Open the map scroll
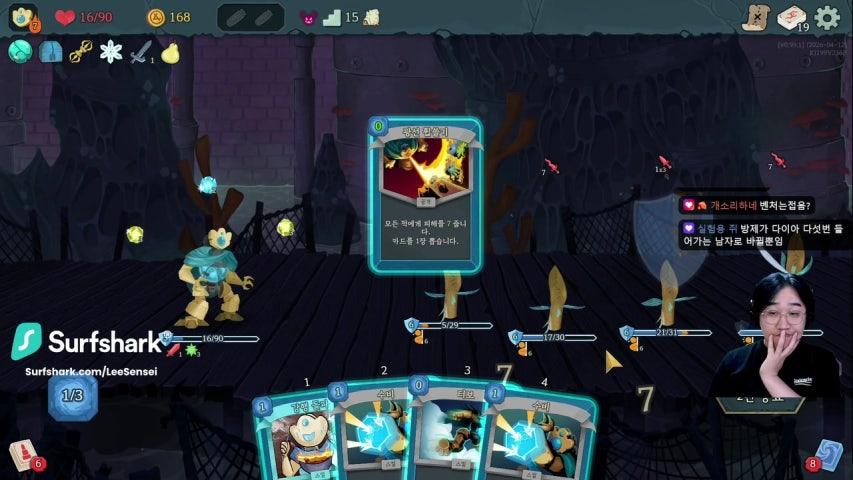The image size is (853, 480). click(757, 17)
